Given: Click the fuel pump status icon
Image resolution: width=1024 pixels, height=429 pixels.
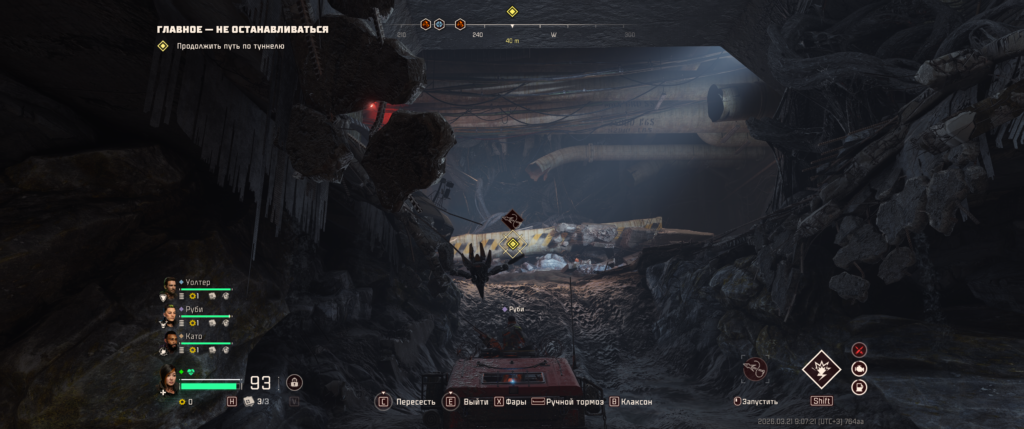Looking at the screenshot, I should [859, 387].
